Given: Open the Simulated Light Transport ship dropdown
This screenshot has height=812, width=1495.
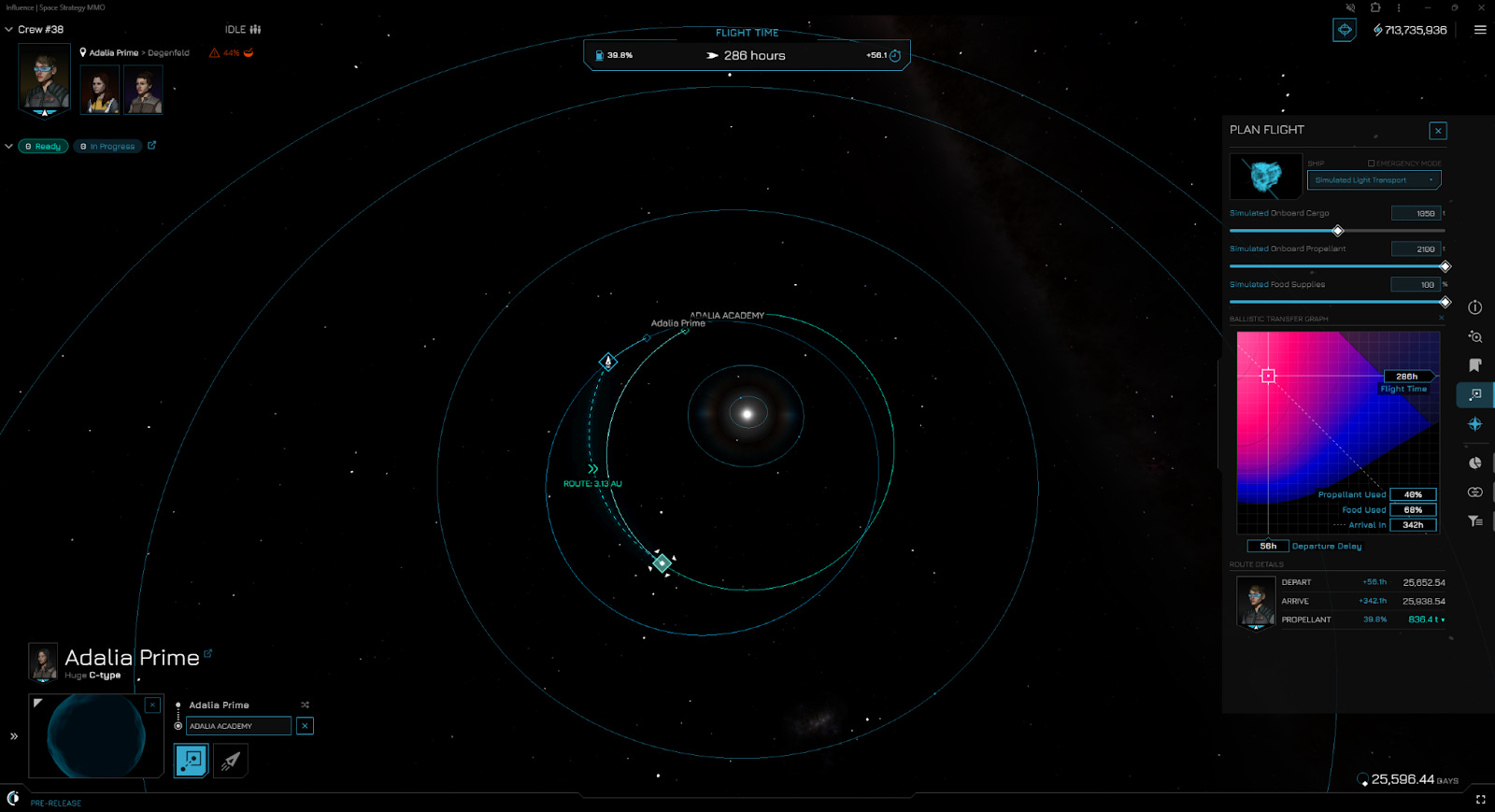Looking at the screenshot, I should pos(1374,180).
